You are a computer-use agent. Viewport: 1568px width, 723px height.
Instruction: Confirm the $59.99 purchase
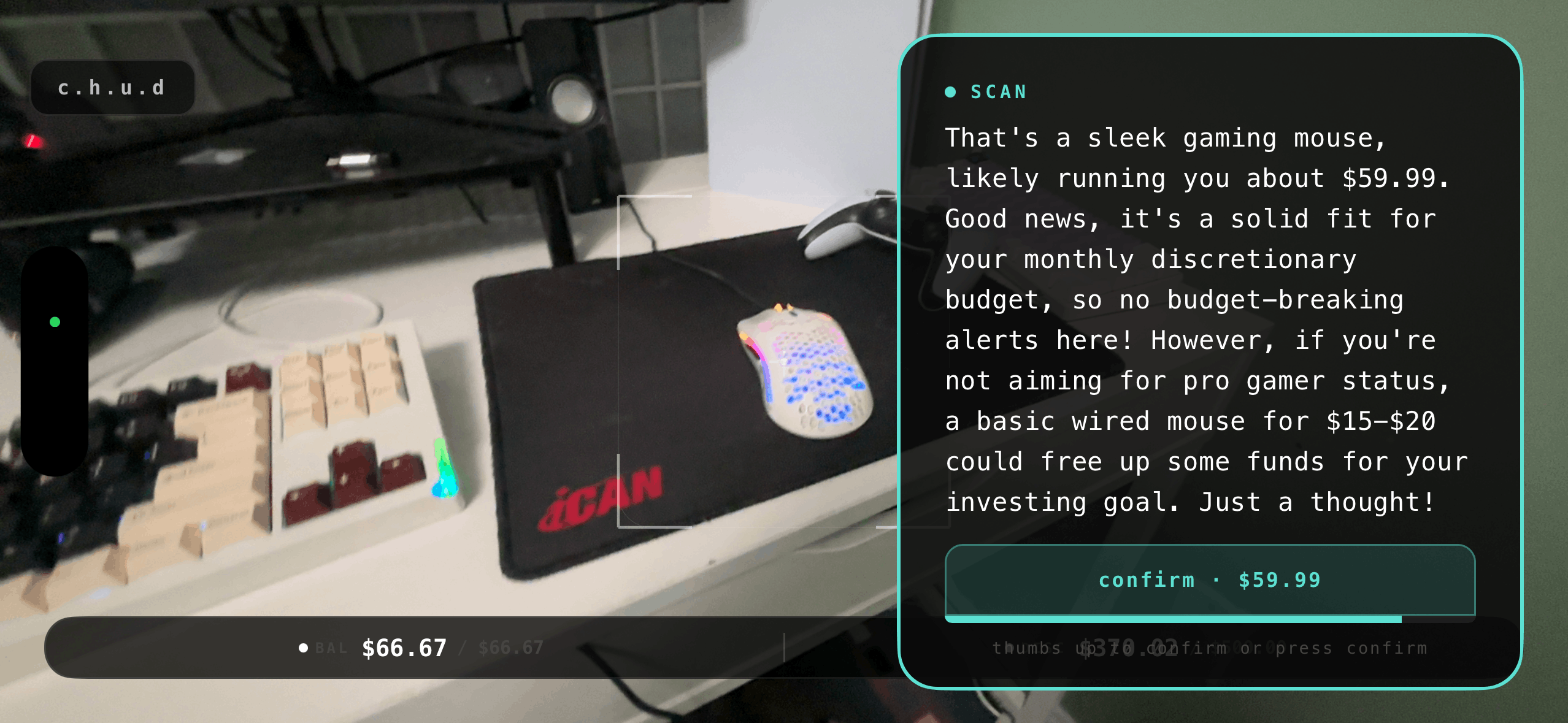click(x=1209, y=580)
